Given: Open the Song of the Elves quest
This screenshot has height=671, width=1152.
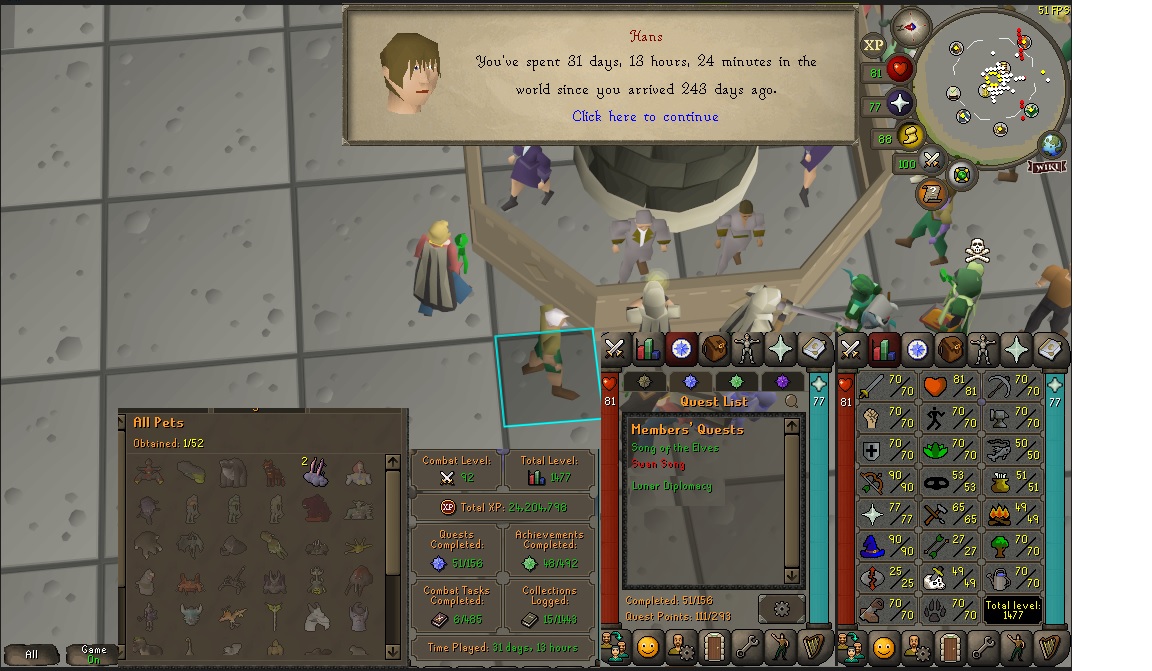Looking at the screenshot, I should coord(675,448).
